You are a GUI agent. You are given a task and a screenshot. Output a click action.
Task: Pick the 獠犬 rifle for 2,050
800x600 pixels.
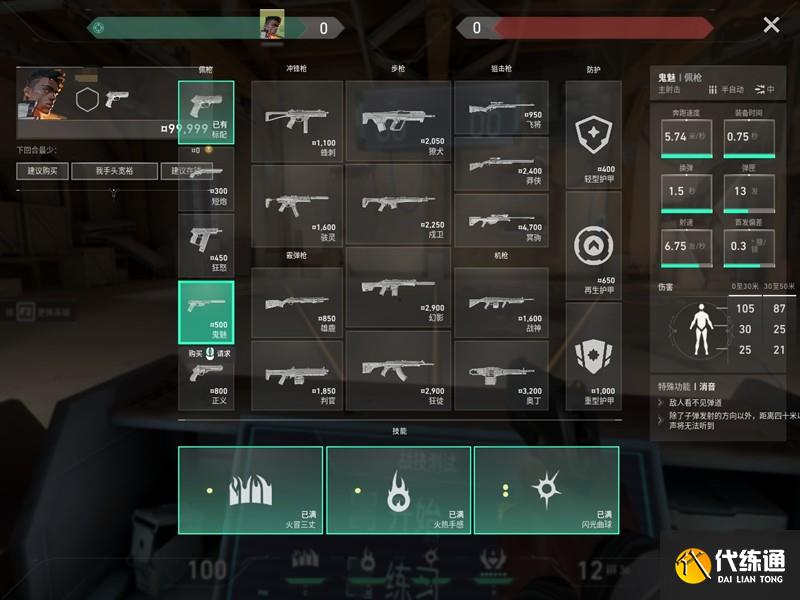click(398, 121)
